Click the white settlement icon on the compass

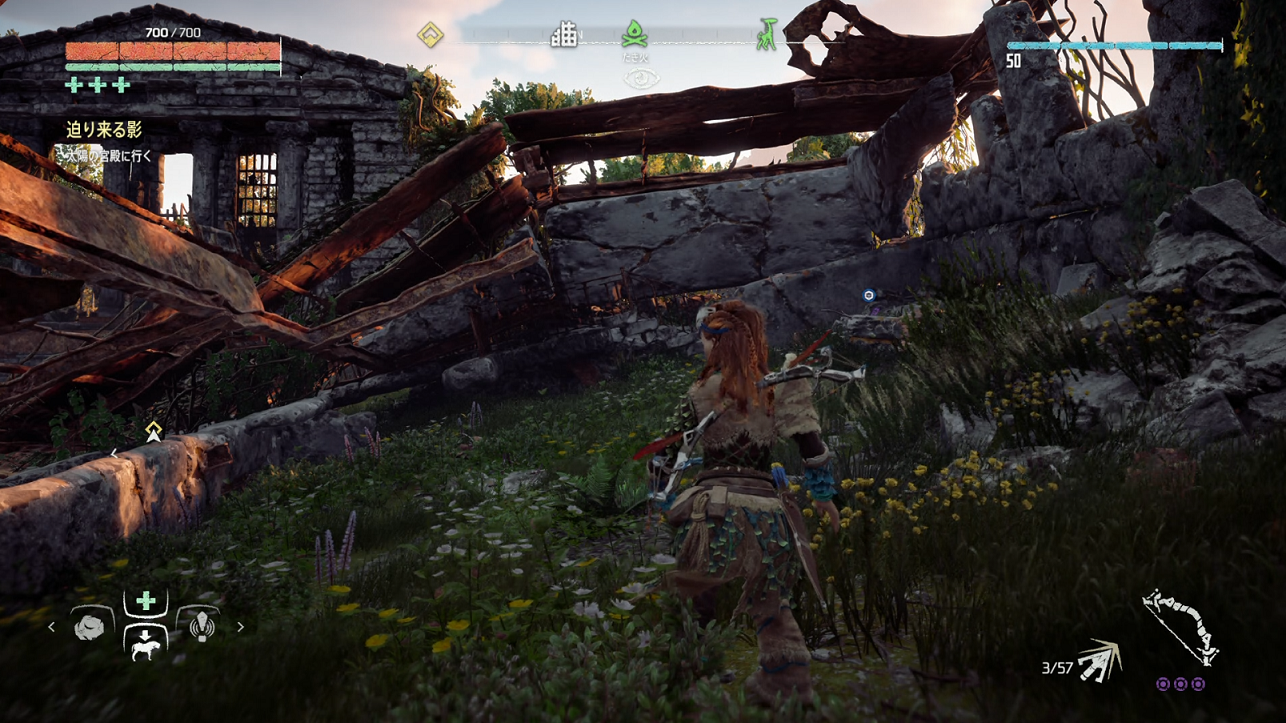click(564, 36)
